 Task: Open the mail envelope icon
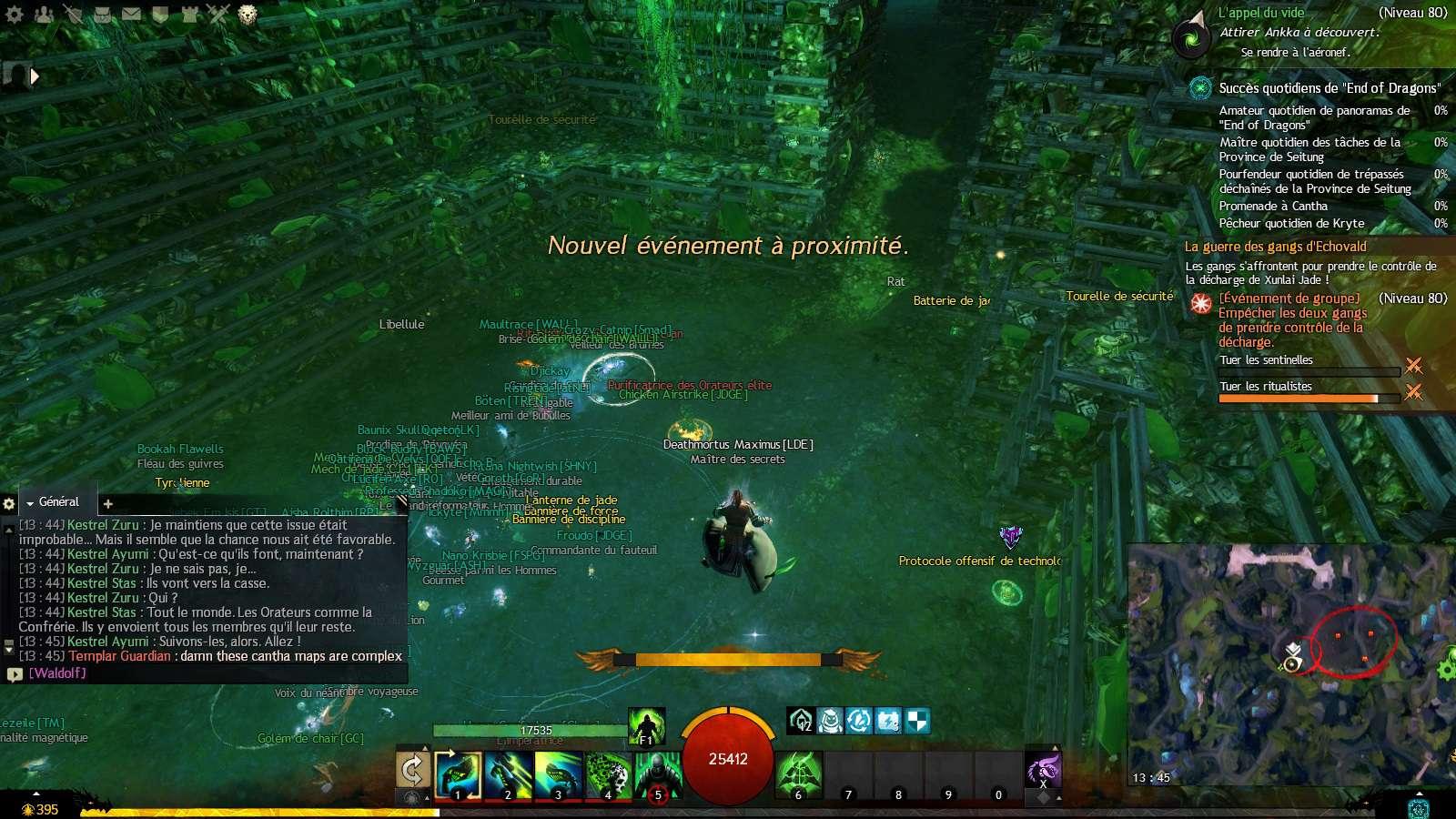(x=130, y=14)
